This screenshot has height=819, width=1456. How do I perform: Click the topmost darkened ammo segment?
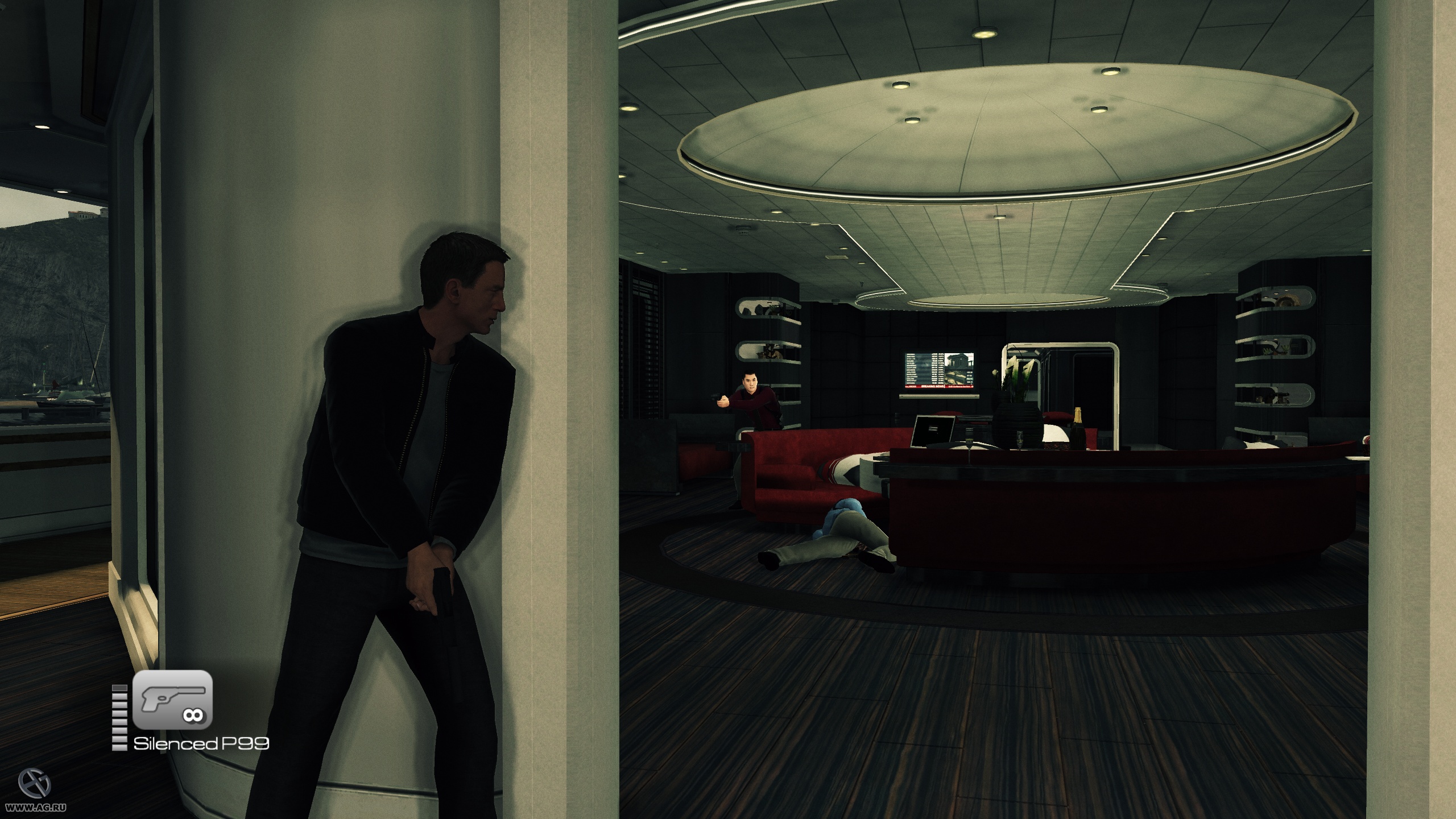tap(119, 688)
